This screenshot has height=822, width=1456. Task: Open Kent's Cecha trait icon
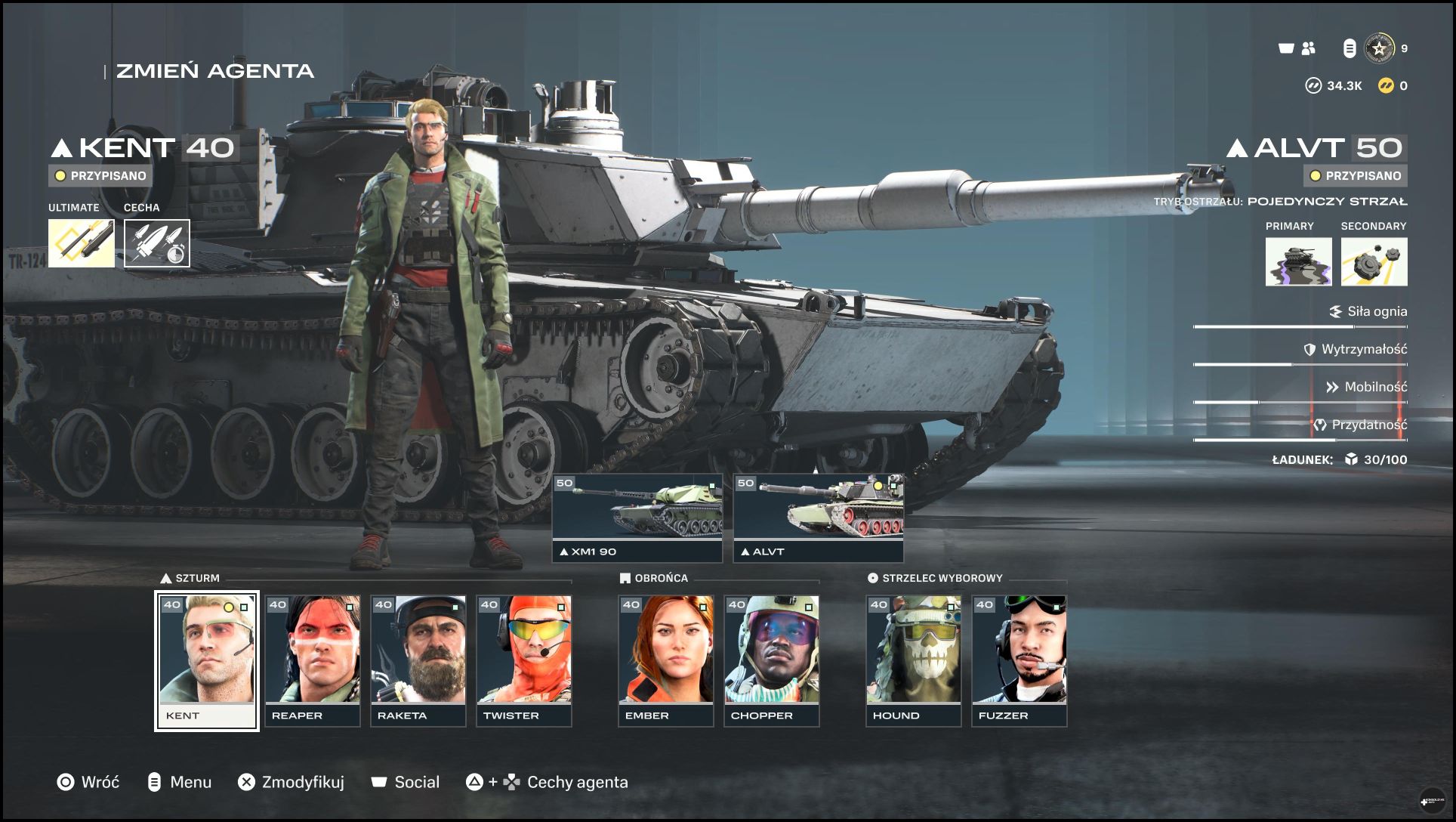(157, 243)
